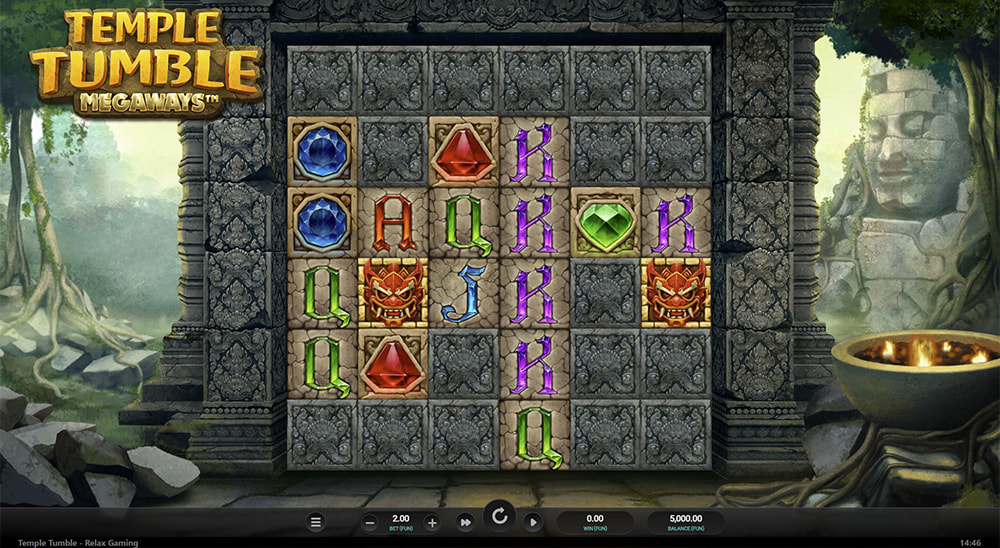Decrease the bet with the minus button
The width and height of the screenshot is (1000, 548).
370,522
